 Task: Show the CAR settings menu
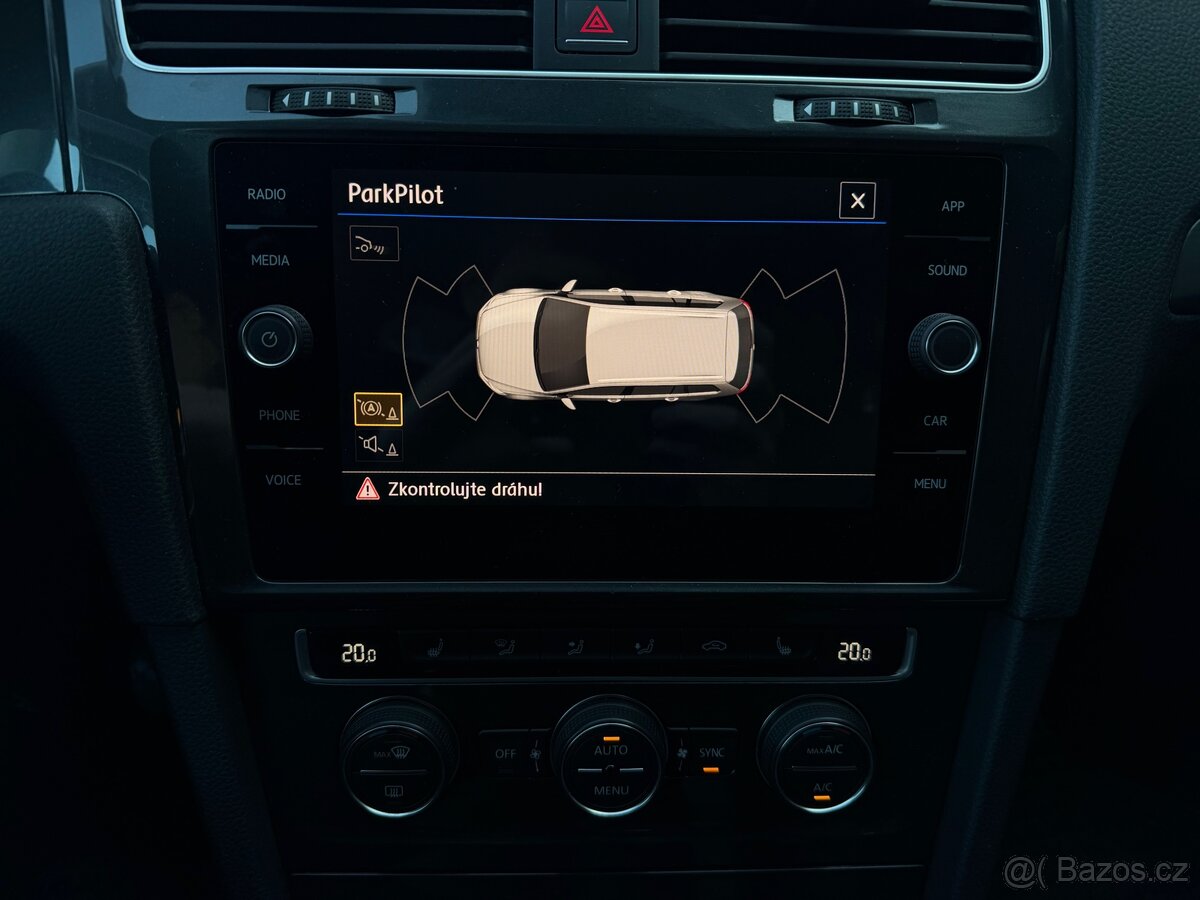(x=935, y=421)
